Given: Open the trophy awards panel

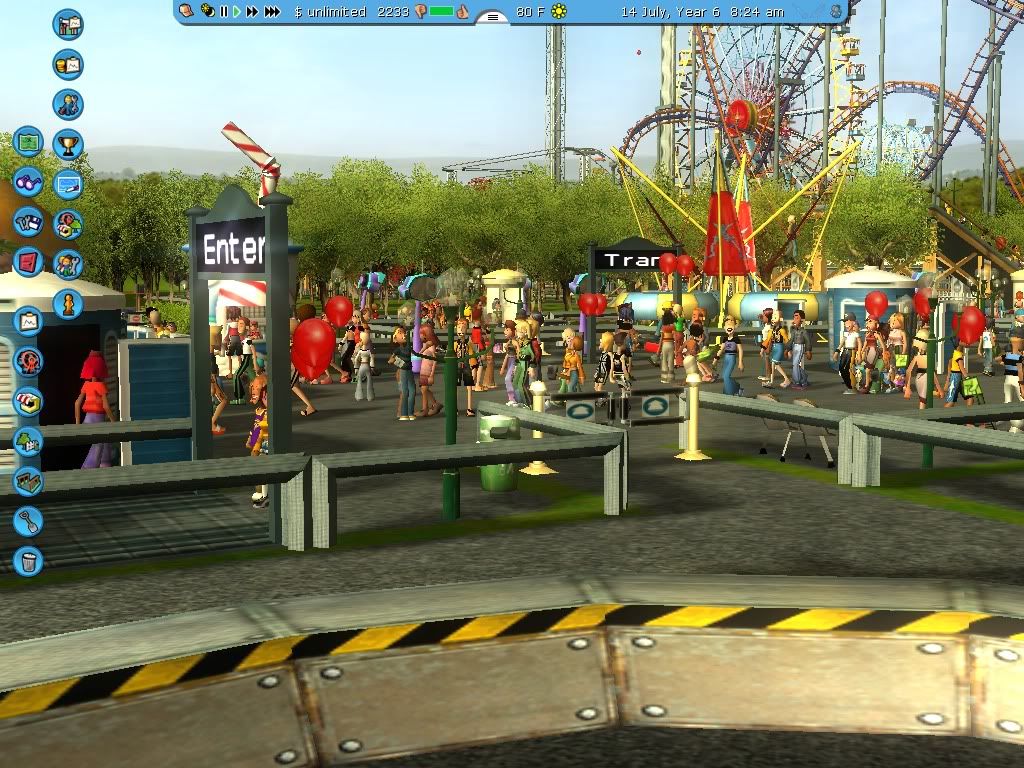Looking at the screenshot, I should coord(68,145).
